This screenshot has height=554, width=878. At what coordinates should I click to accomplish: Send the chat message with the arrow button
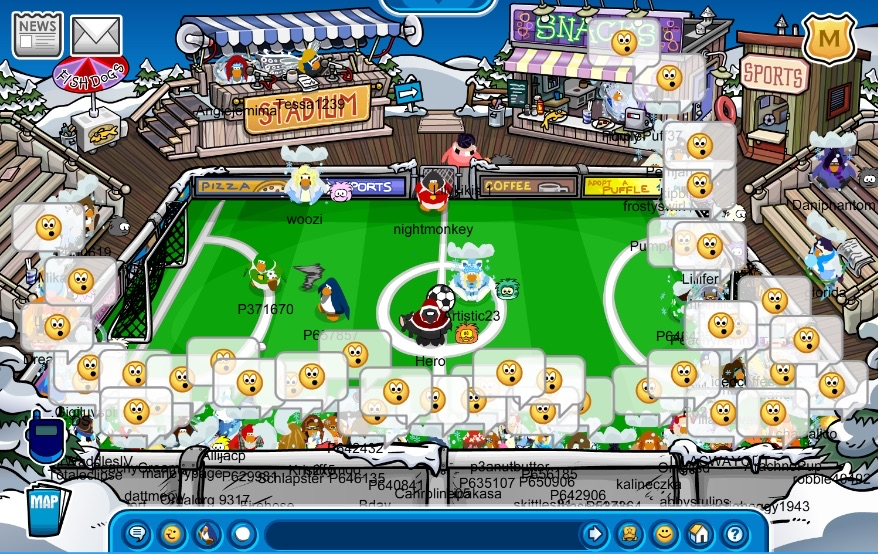[594, 534]
